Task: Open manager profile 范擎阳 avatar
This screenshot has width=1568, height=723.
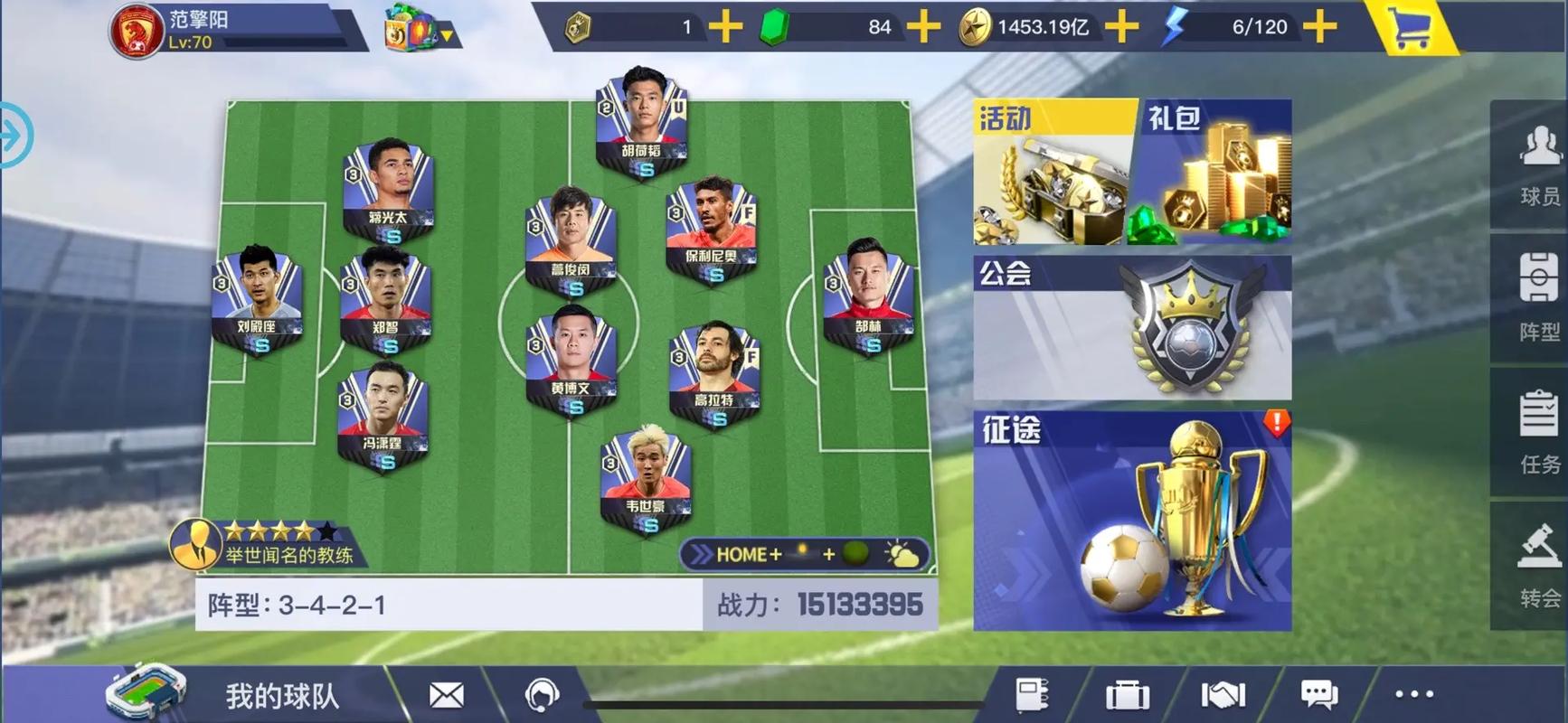Action: coord(136,31)
